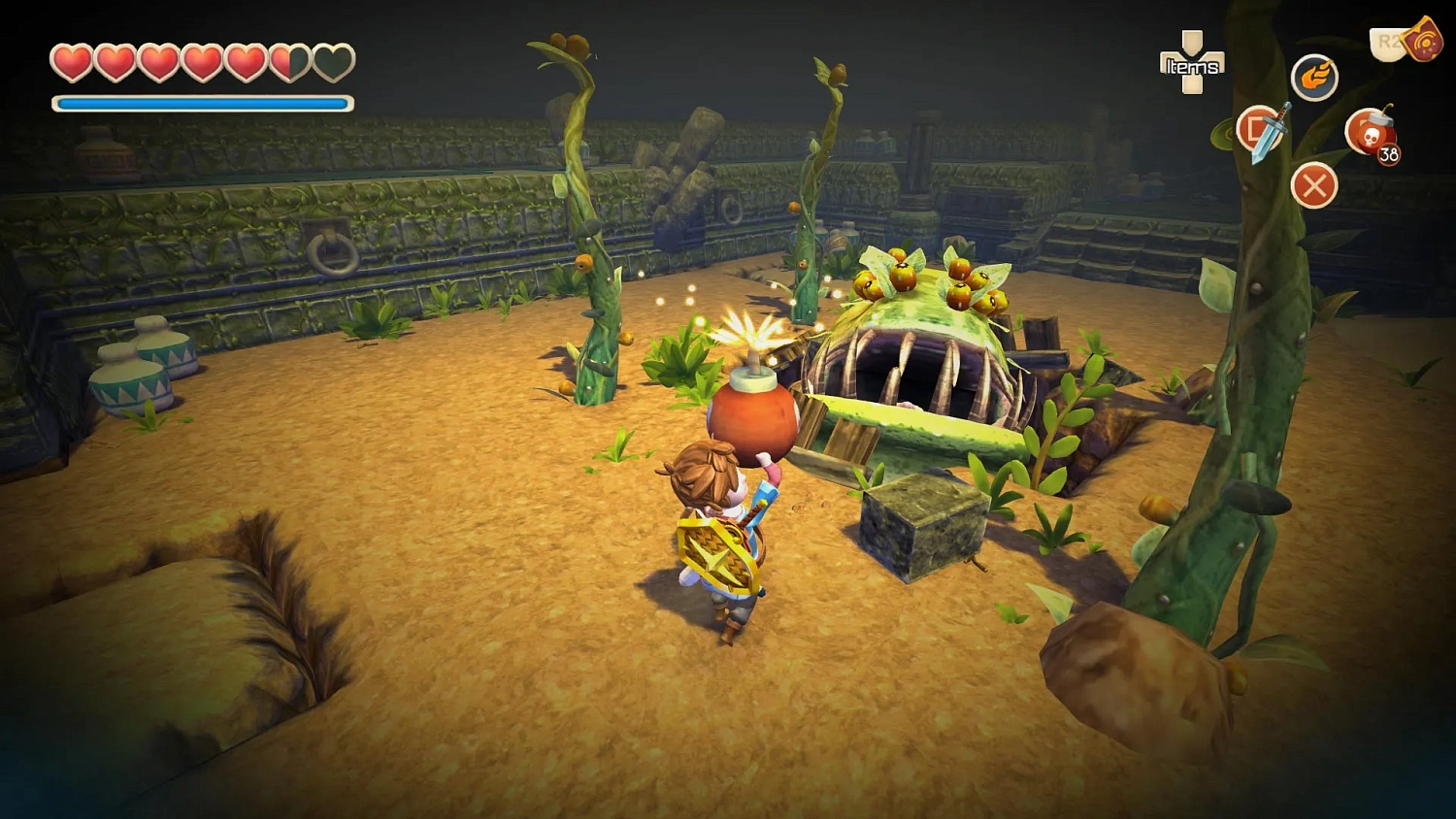Click the R2 trigger shield badge

[x=1384, y=43]
